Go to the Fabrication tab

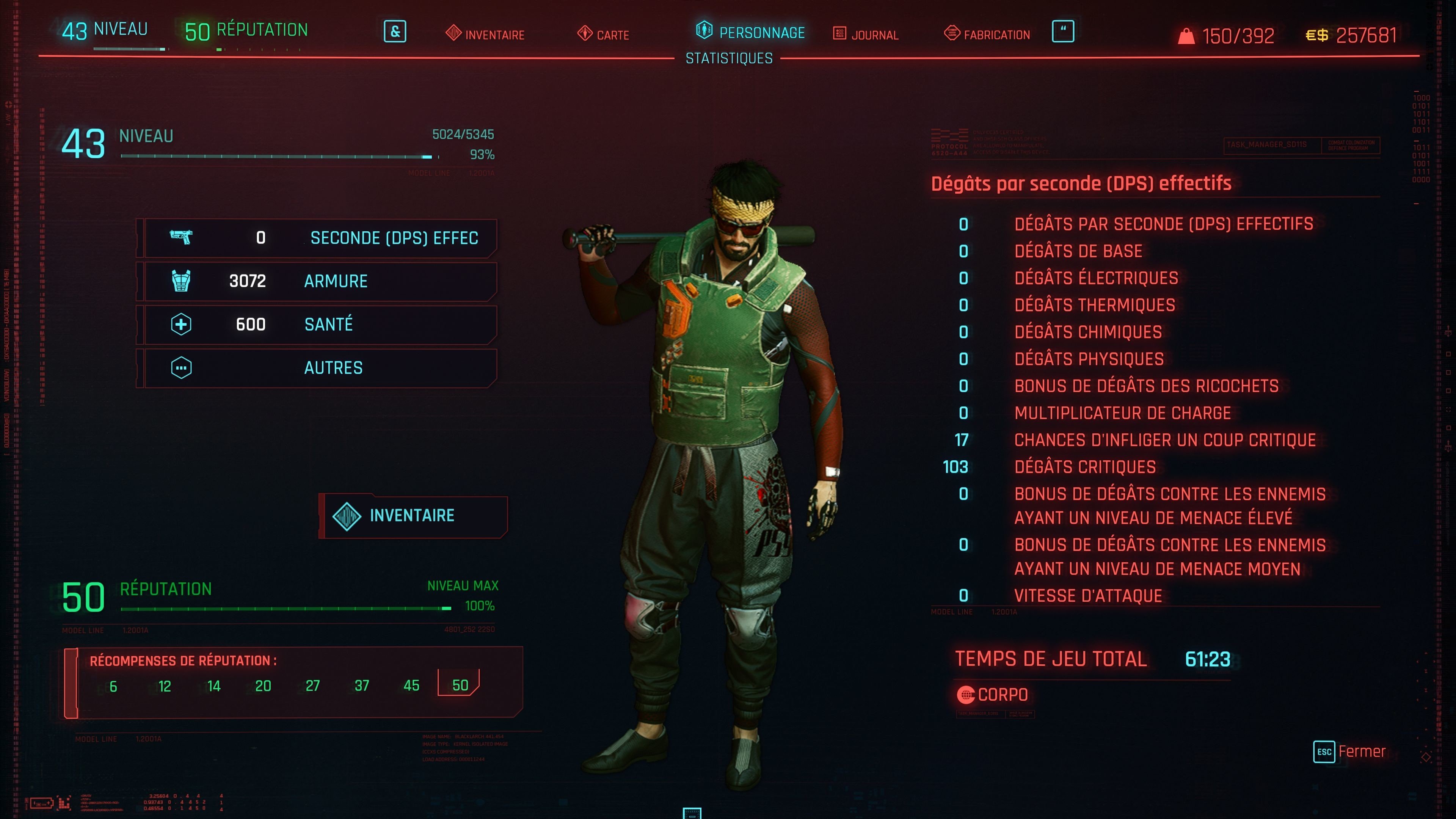pos(987,35)
